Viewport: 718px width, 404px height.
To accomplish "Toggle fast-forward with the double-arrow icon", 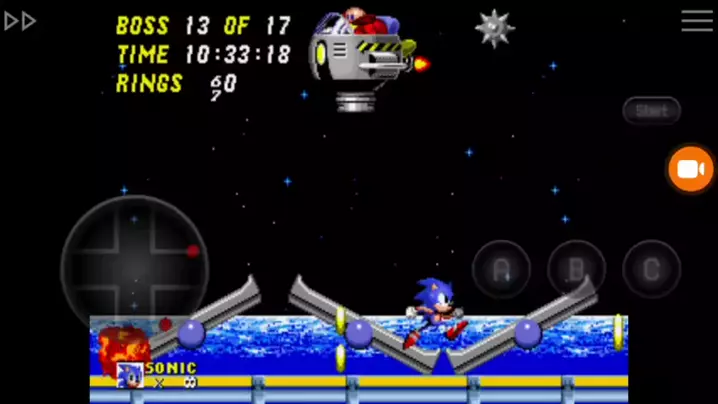I will click(20, 21).
